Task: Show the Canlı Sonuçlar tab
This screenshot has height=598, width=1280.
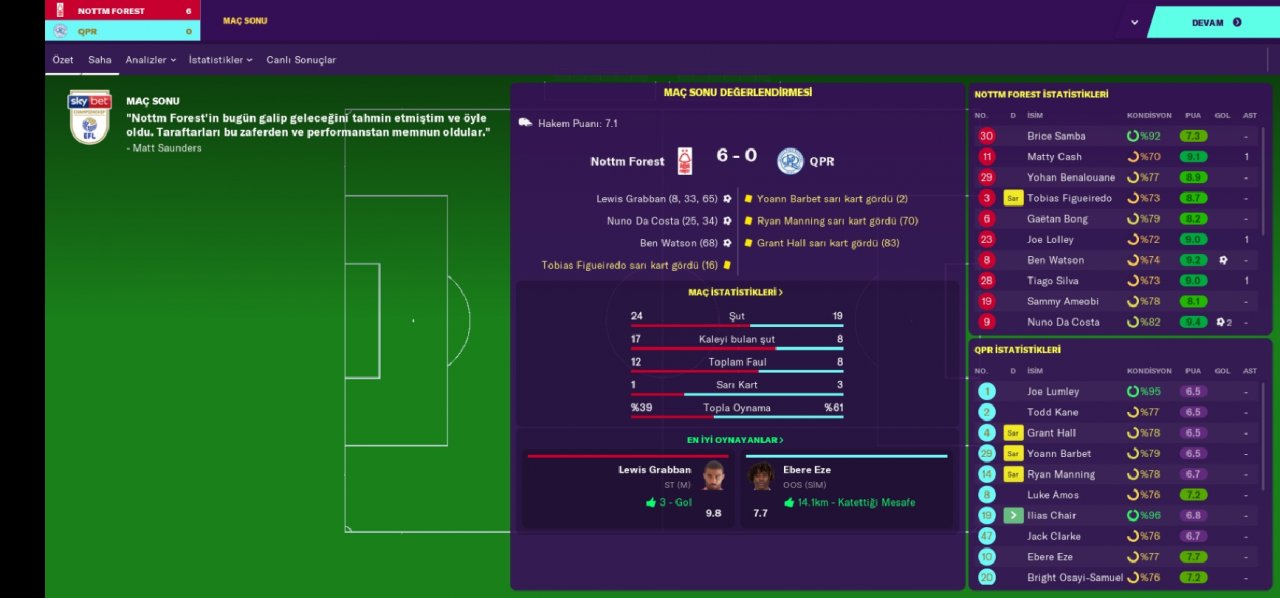Action: (301, 60)
